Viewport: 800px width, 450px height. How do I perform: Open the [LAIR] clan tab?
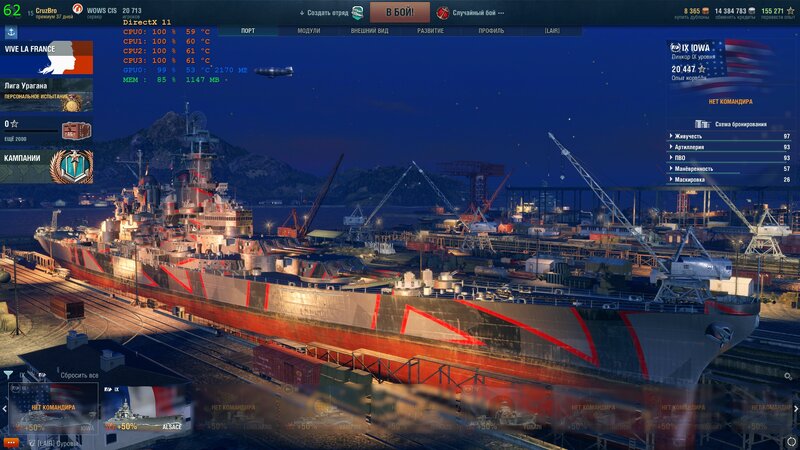(x=552, y=31)
